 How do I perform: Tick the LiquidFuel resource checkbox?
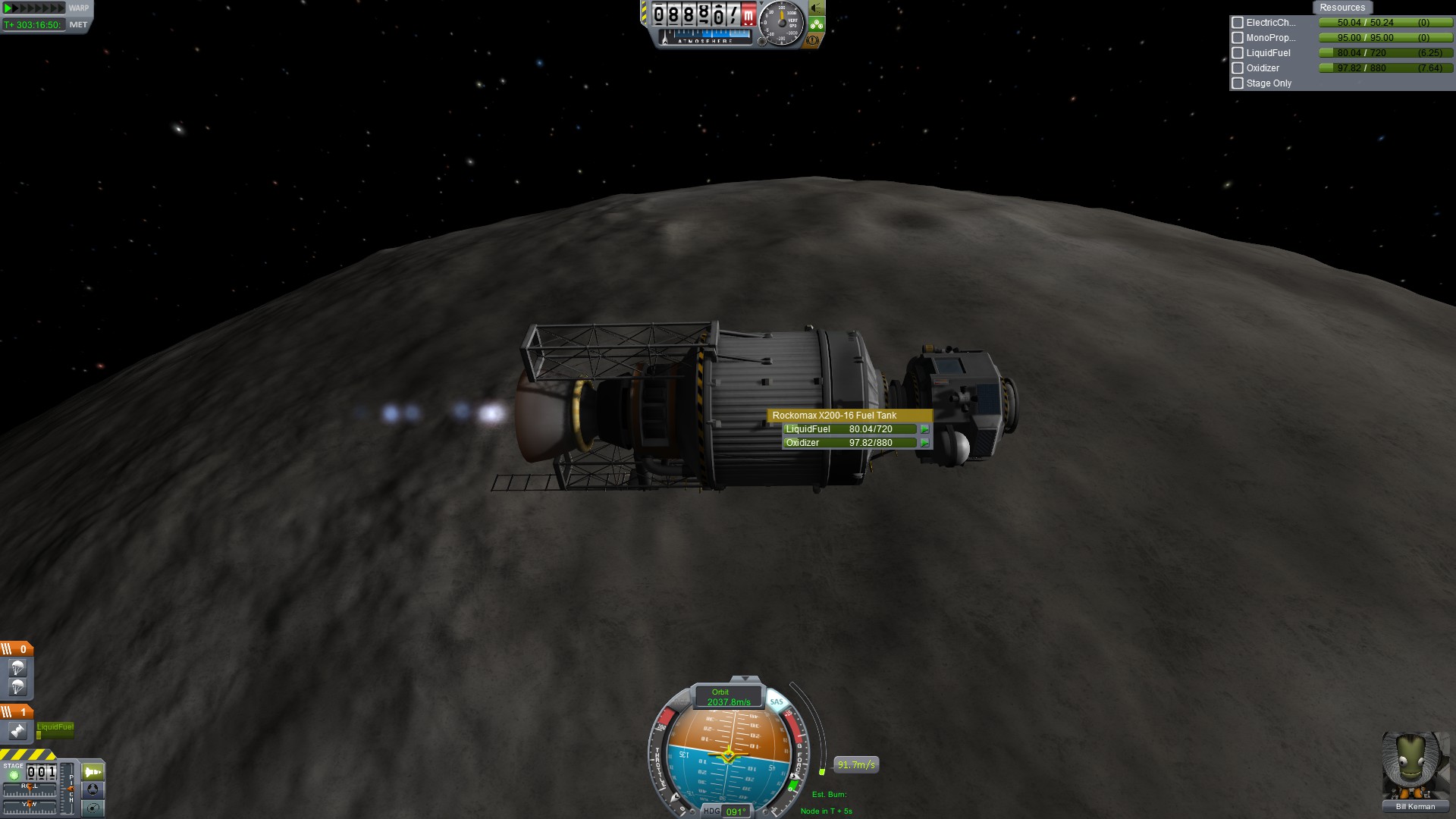1238,53
